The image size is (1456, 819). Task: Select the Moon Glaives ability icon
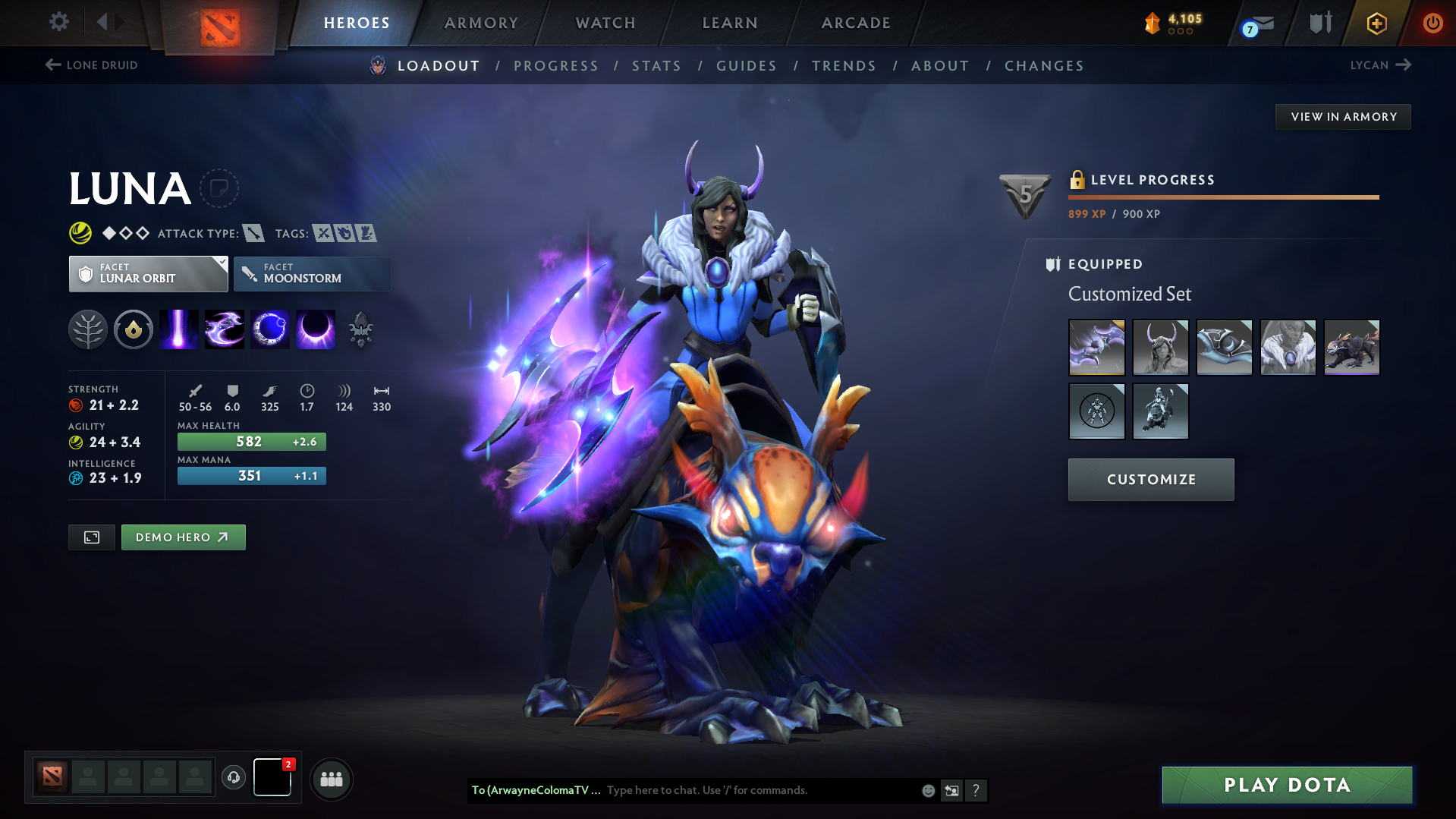(x=224, y=329)
